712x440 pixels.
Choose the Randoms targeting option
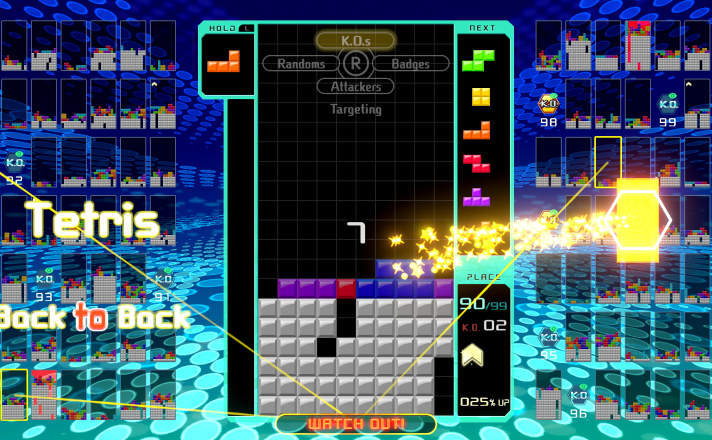tap(301, 64)
